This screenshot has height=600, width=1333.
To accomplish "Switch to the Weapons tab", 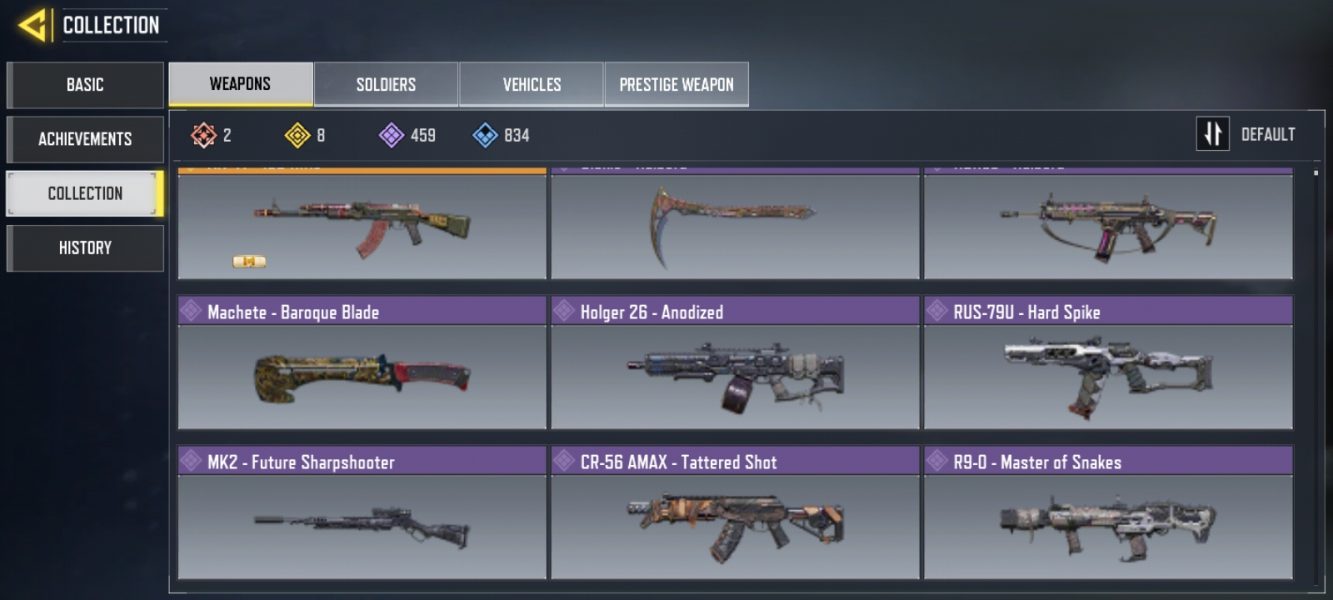I will 240,84.
